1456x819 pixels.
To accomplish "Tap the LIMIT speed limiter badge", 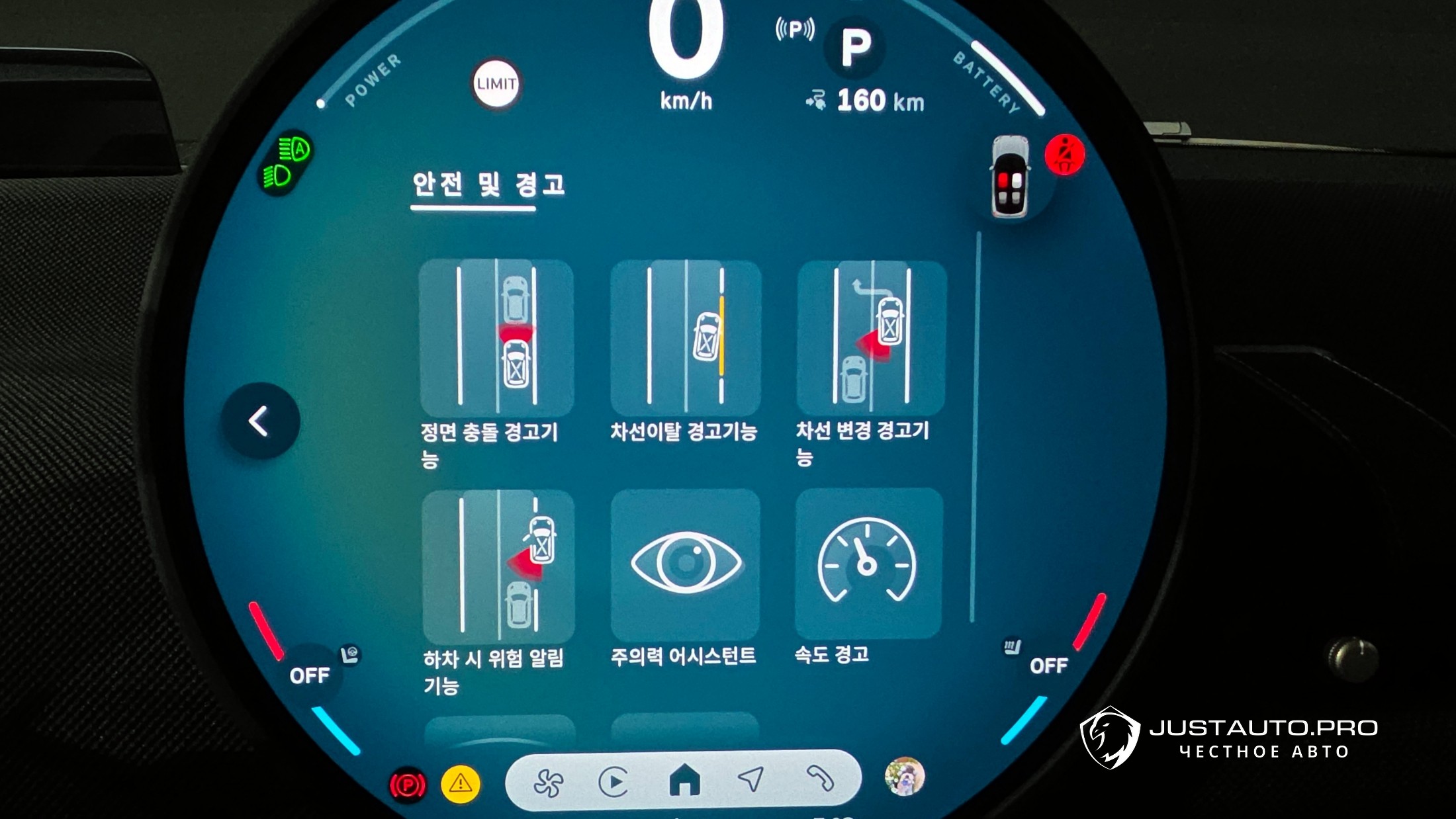I will pos(496,84).
